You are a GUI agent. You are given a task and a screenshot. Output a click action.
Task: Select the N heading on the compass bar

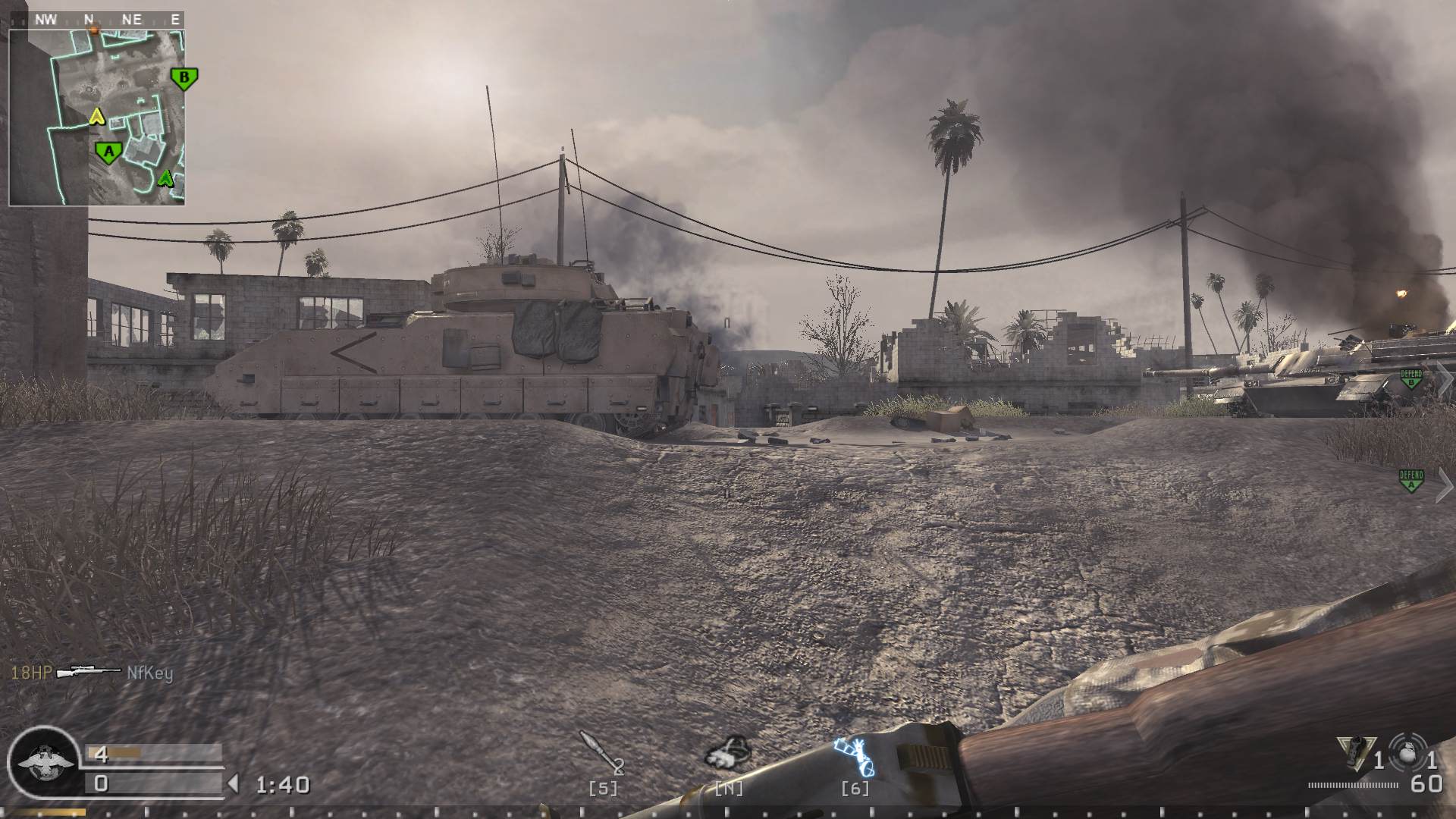[x=88, y=17]
